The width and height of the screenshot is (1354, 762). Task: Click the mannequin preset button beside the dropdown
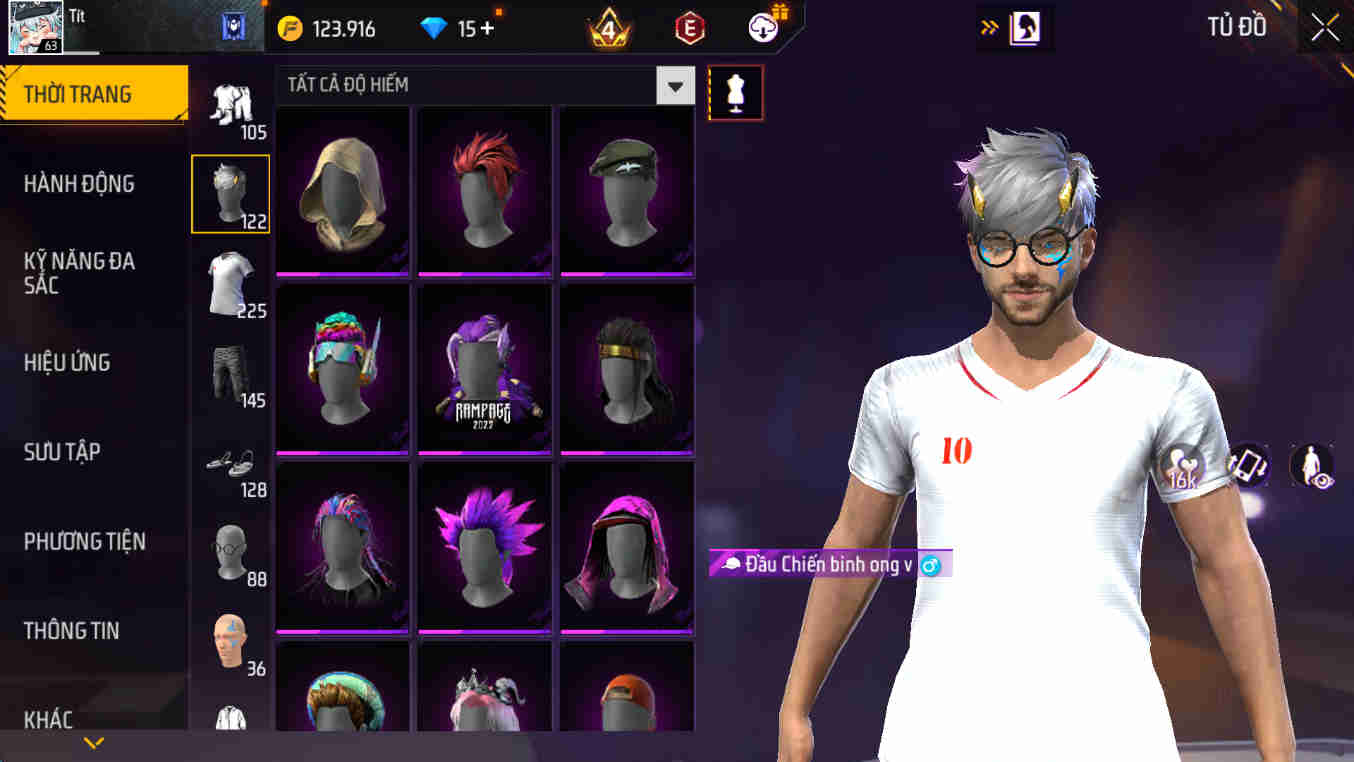coord(736,92)
